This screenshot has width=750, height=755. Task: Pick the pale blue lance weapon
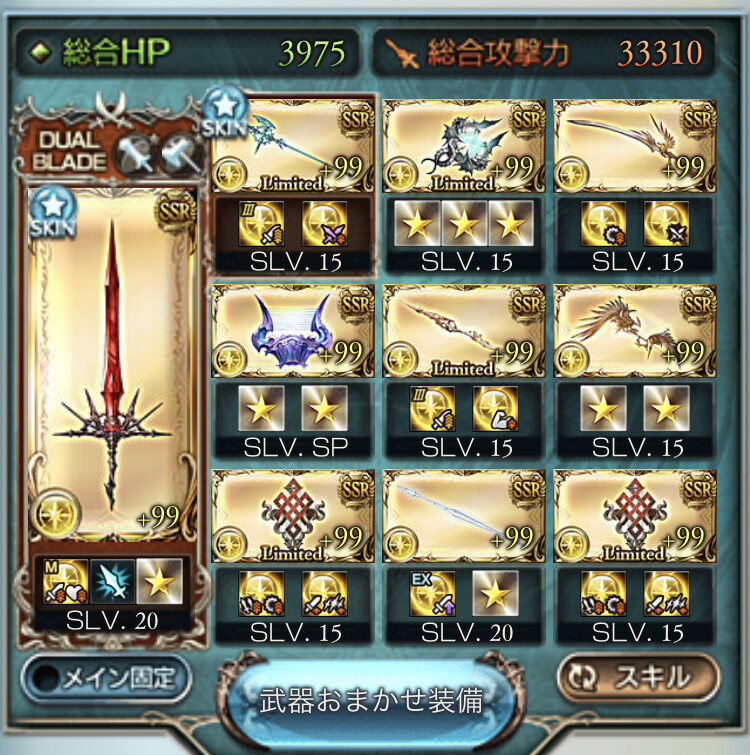pos(464,517)
